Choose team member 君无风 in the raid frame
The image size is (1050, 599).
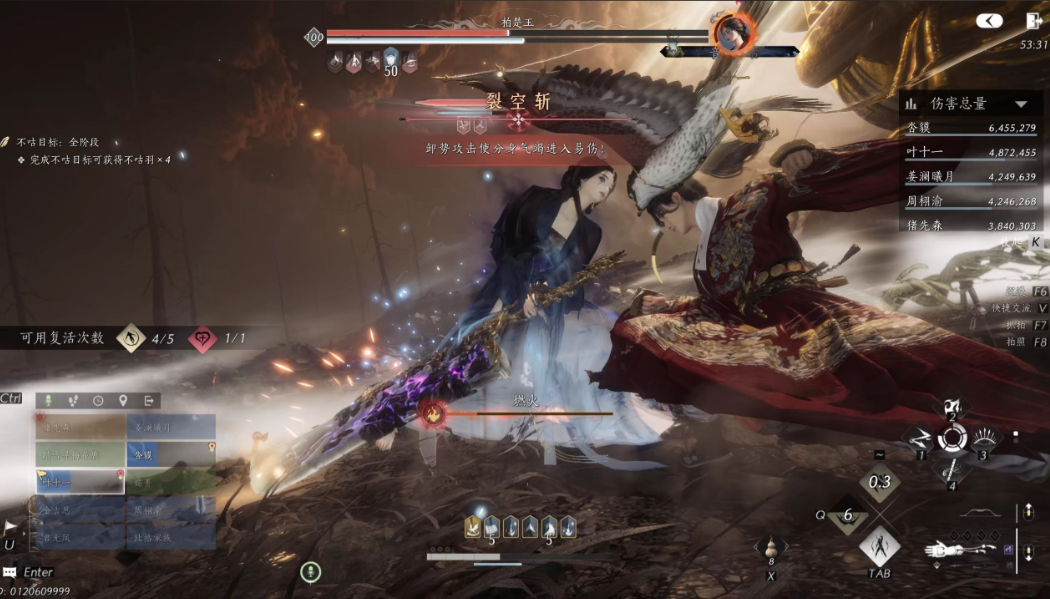pos(80,537)
